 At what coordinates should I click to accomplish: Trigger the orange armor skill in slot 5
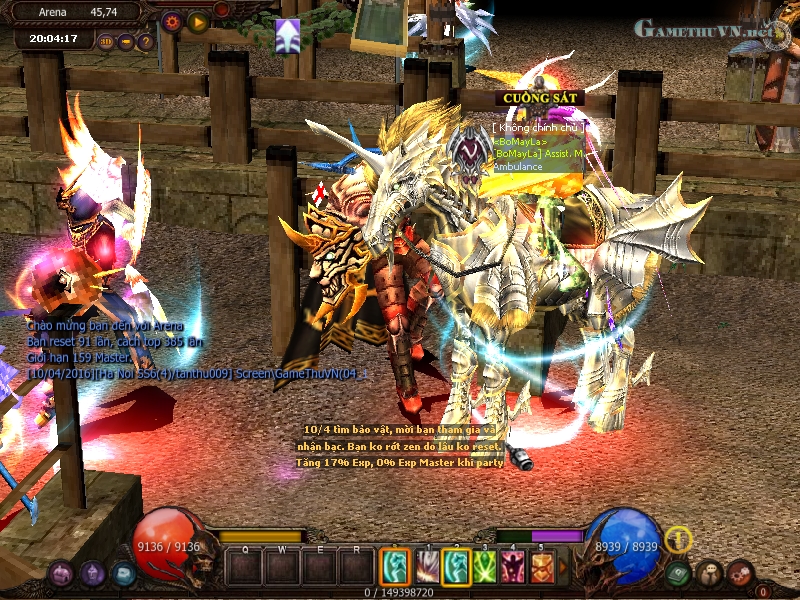point(543,568)
